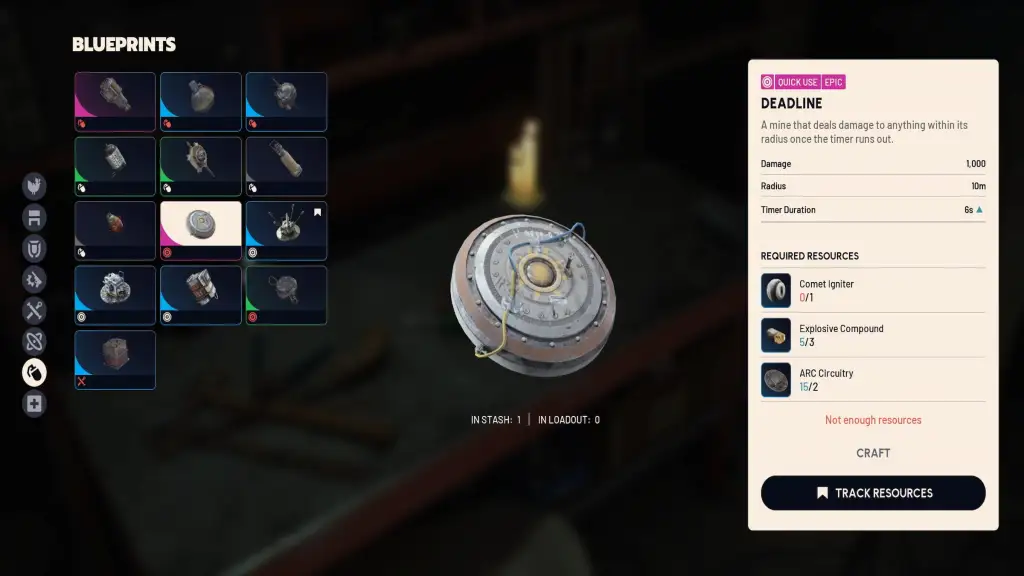Image resolution: width=1024 pixels, height=576 pixels.
Task: Select the tan cylinder blueprint
Action: point(286,166)
